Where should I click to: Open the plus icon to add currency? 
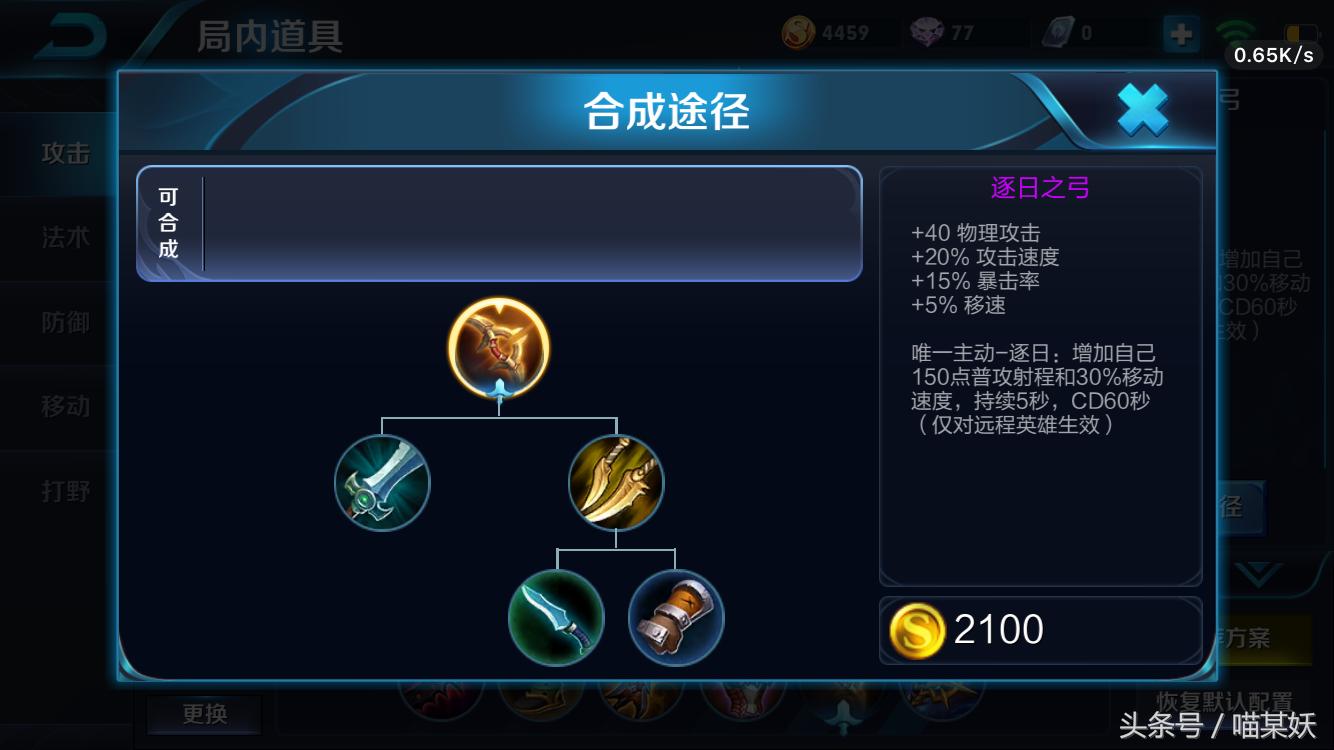click(1181, 33)
